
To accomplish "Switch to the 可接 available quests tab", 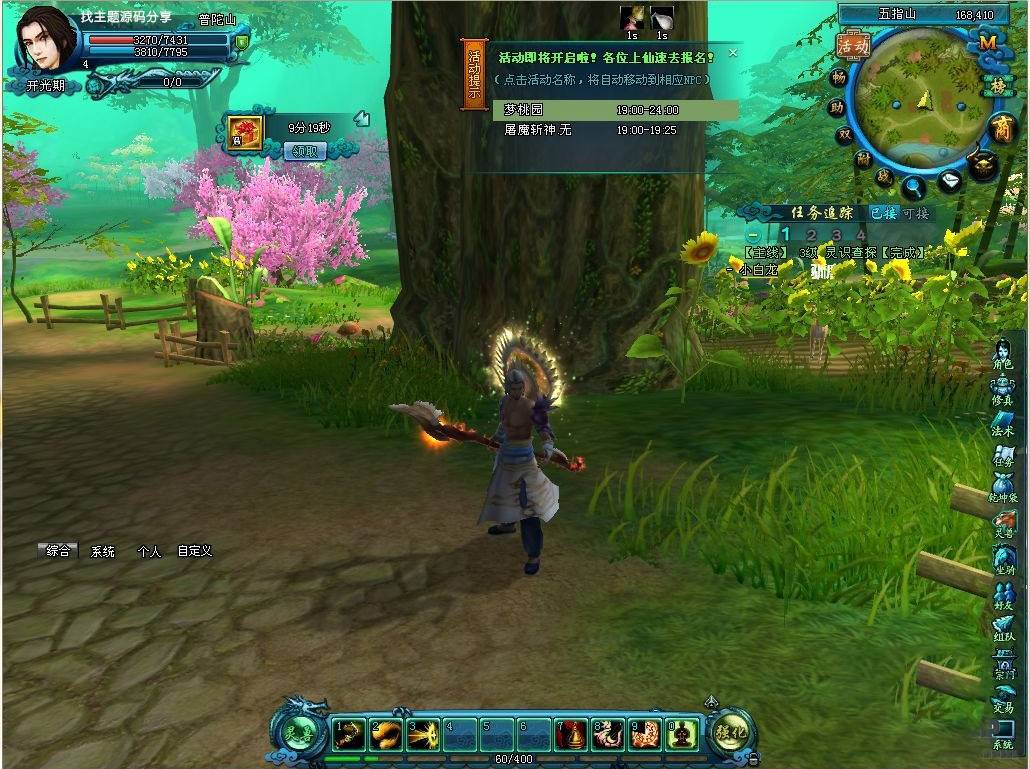I will [915, 213].
